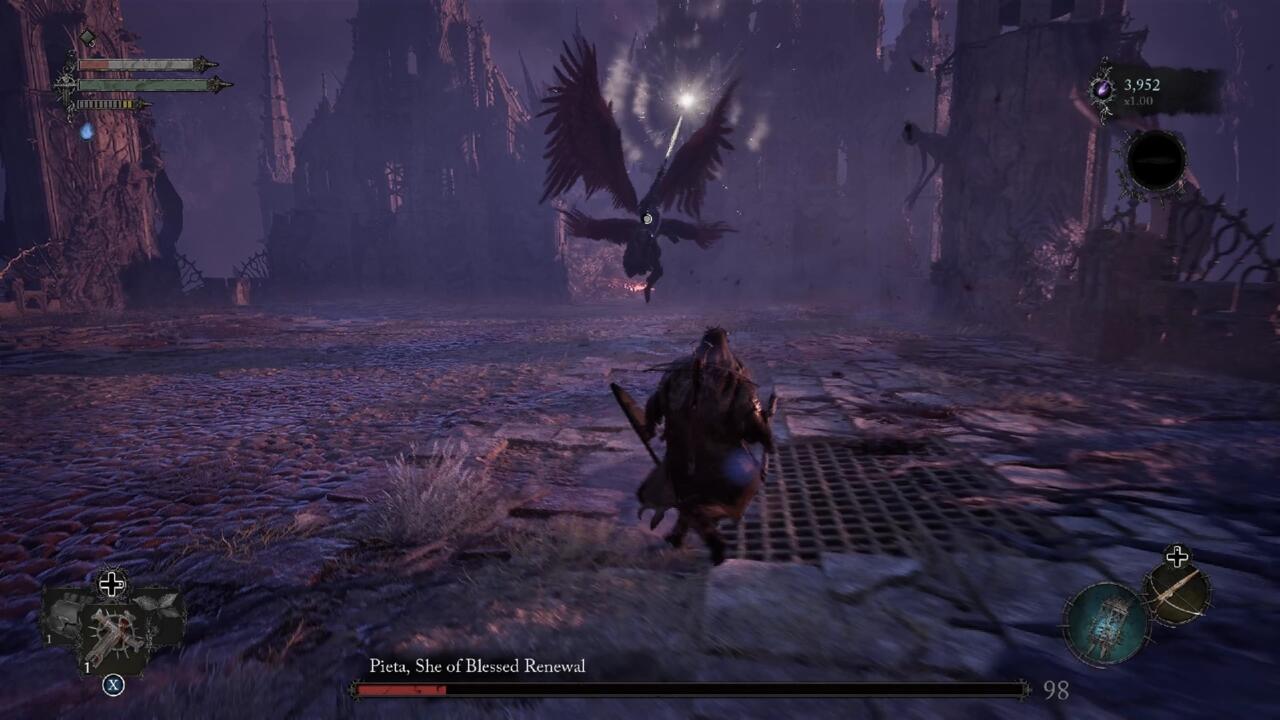Activate the glowing Umbral Lamp icon
1280x720 pixels.
point(1104,623)
